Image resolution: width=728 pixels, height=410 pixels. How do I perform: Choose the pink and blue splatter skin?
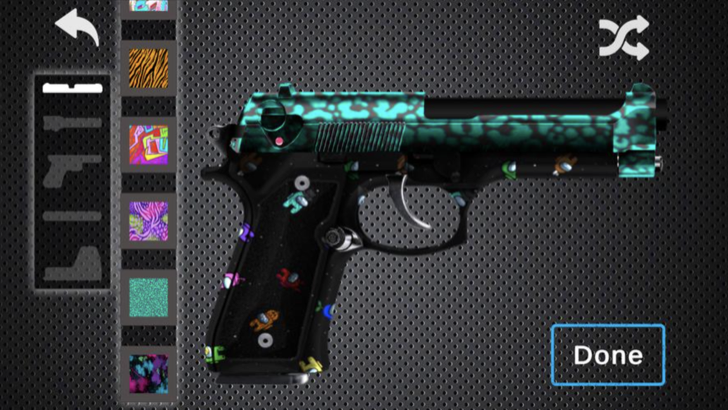[x=148, y=372]
